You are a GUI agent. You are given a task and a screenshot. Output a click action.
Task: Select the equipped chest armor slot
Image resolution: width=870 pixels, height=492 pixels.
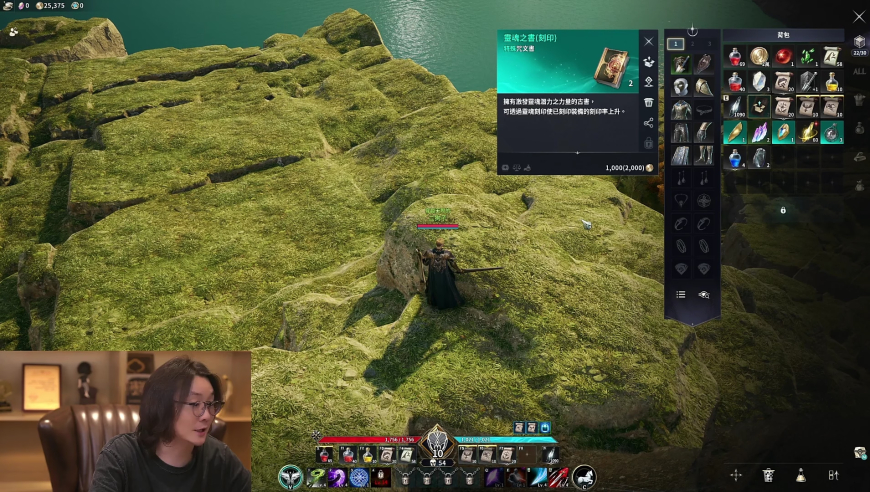[x=681, y=109]
